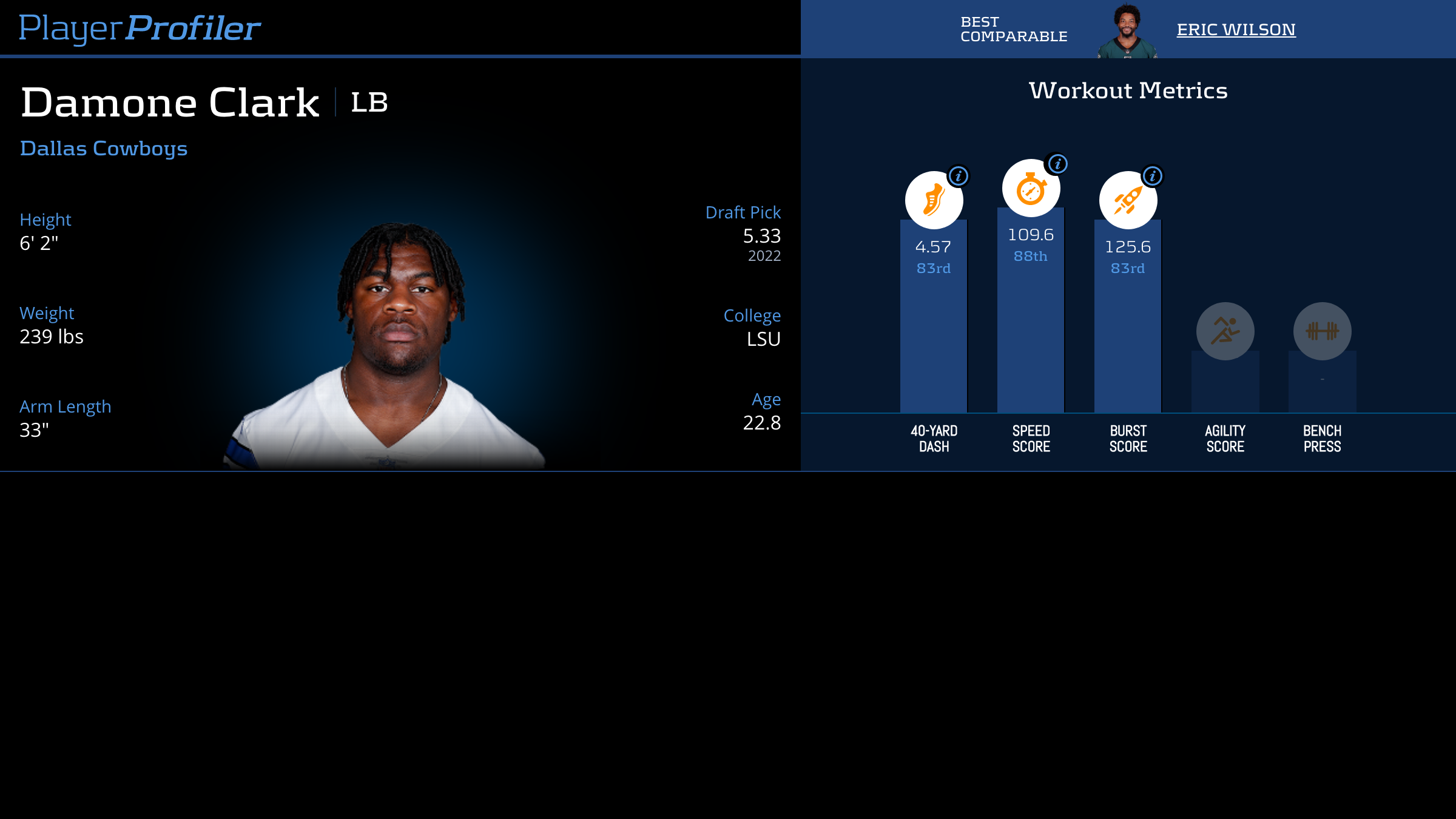Show info for the 40-yard dash metric

coord(959,176)
